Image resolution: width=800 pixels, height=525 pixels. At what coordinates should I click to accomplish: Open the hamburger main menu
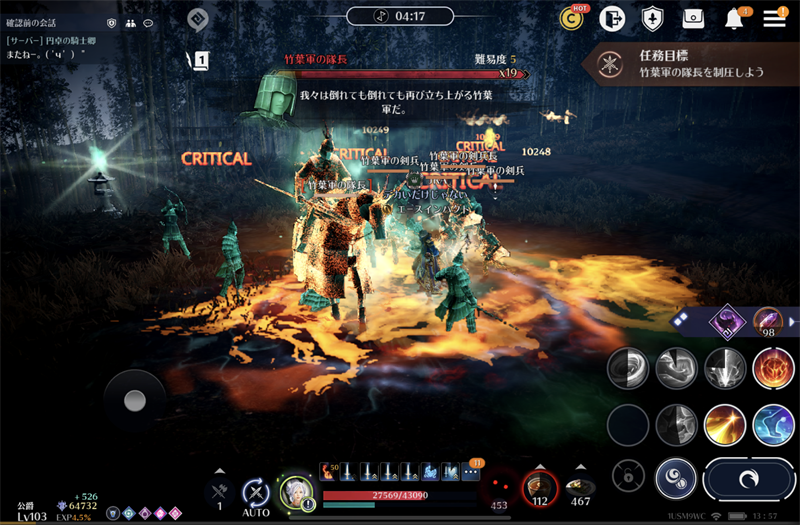click(774, 18)
